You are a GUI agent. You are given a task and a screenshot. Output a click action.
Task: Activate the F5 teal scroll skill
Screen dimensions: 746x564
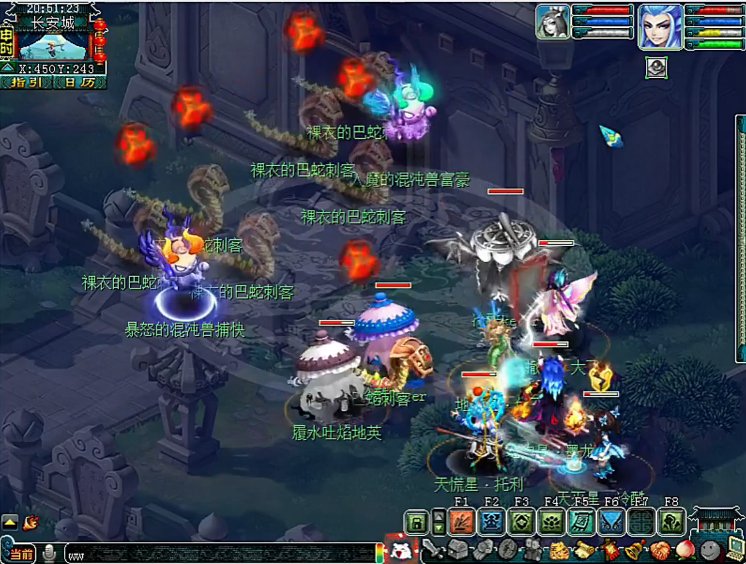581,521
